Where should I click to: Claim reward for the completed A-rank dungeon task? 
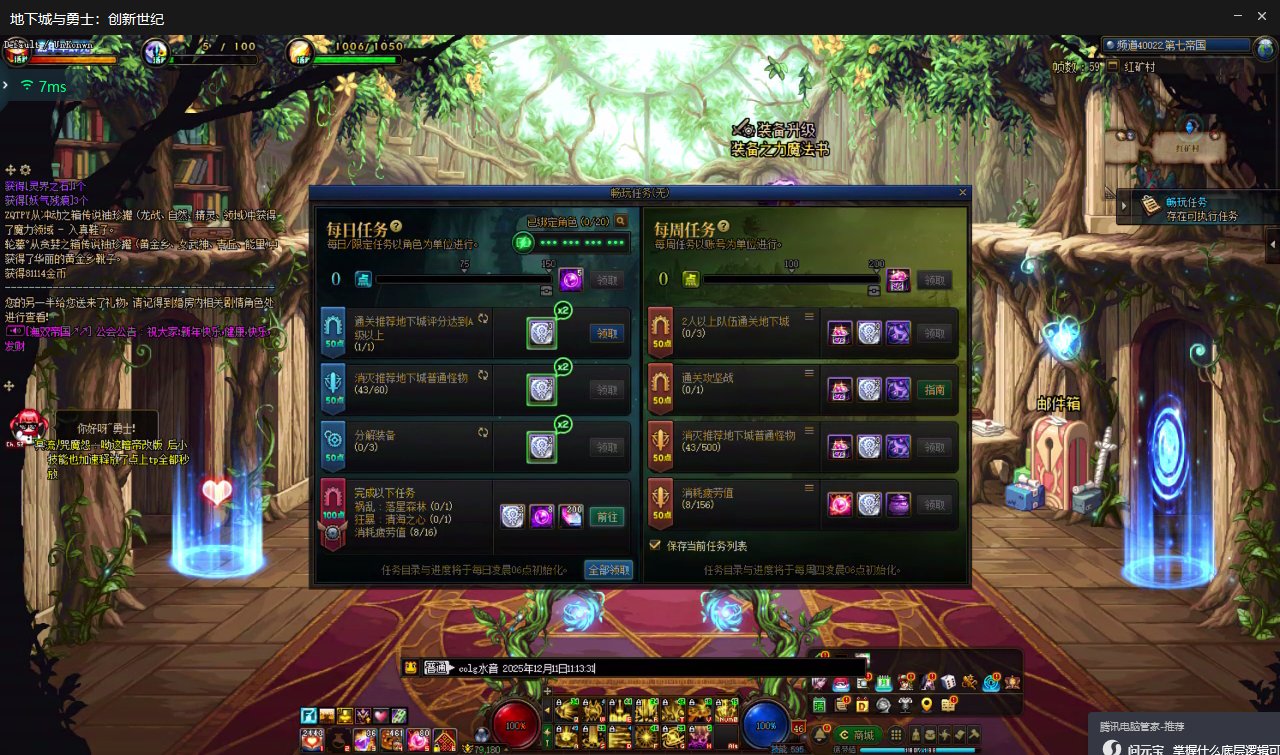(x=607, y=333)
